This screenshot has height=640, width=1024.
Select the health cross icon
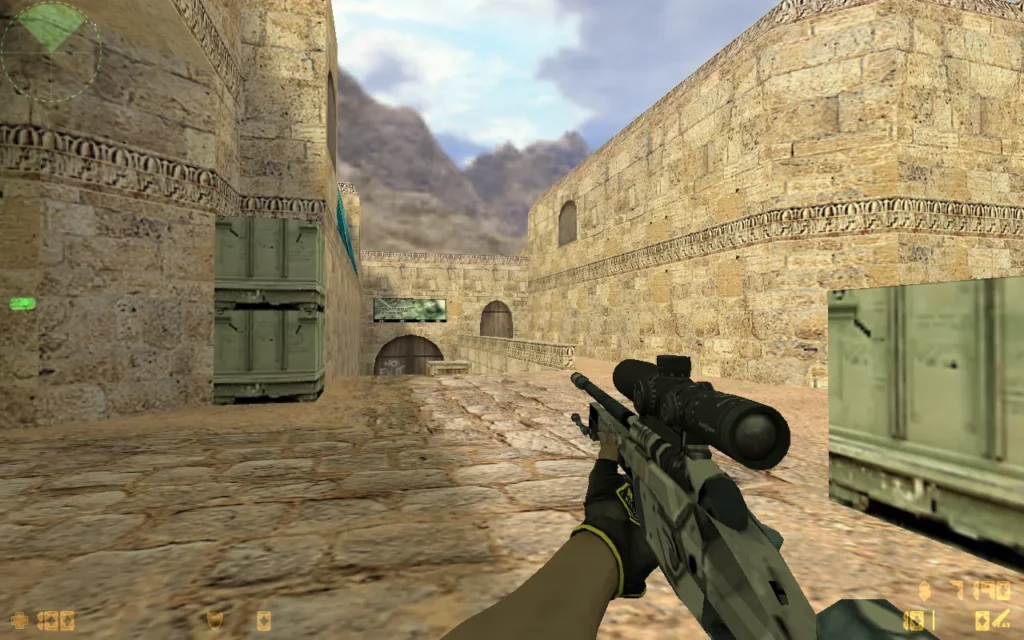point(19,621)
